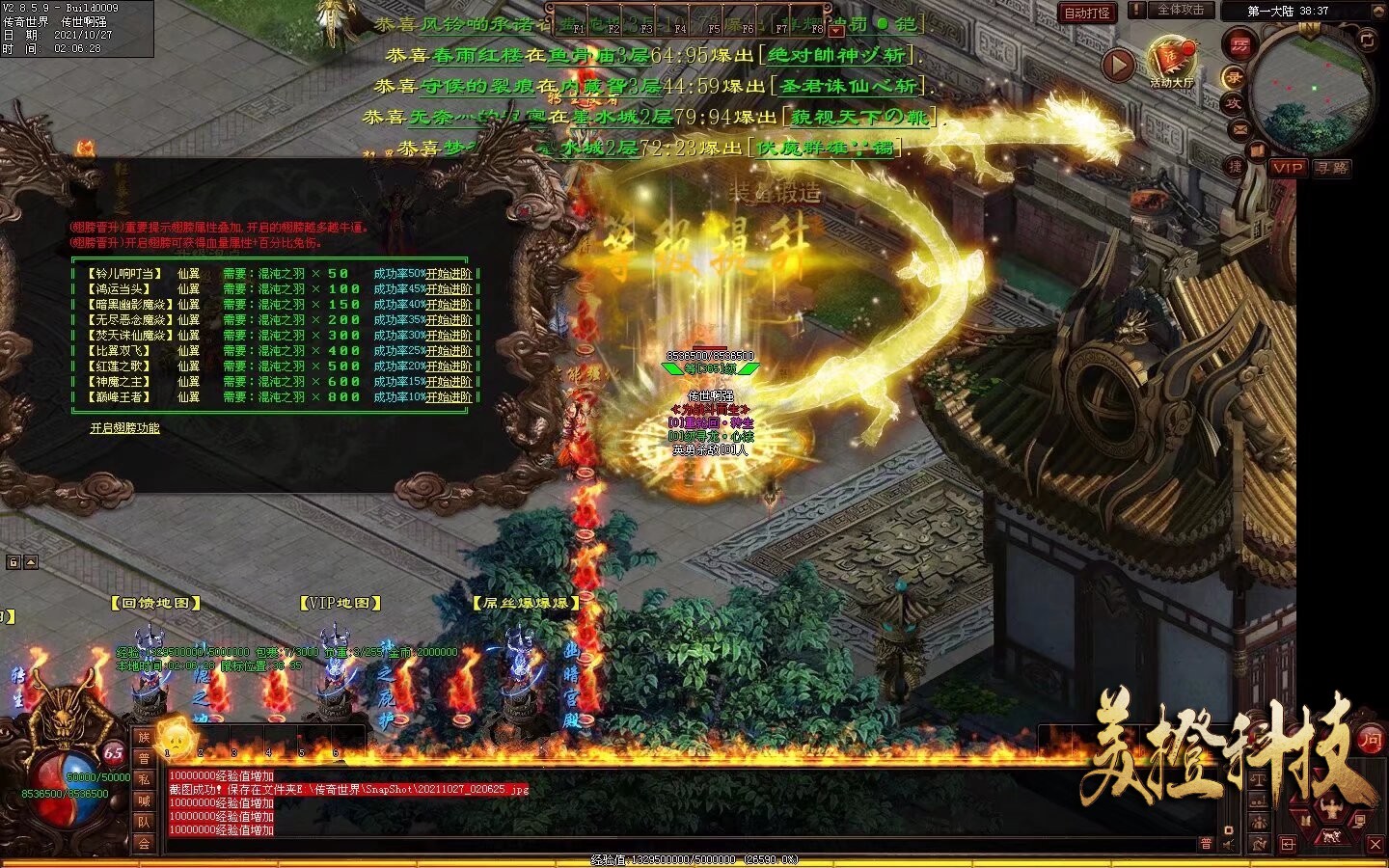Click the computer monitor icon in the bottom-right hexagon

[x=1360, y=821]
